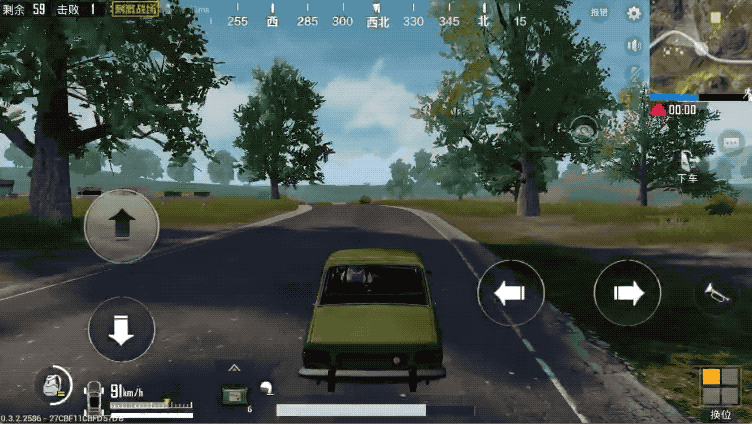Screen dimensions: 752x424
Task: Steer right with the right-arrow button
Action: (x=627, y=293)
